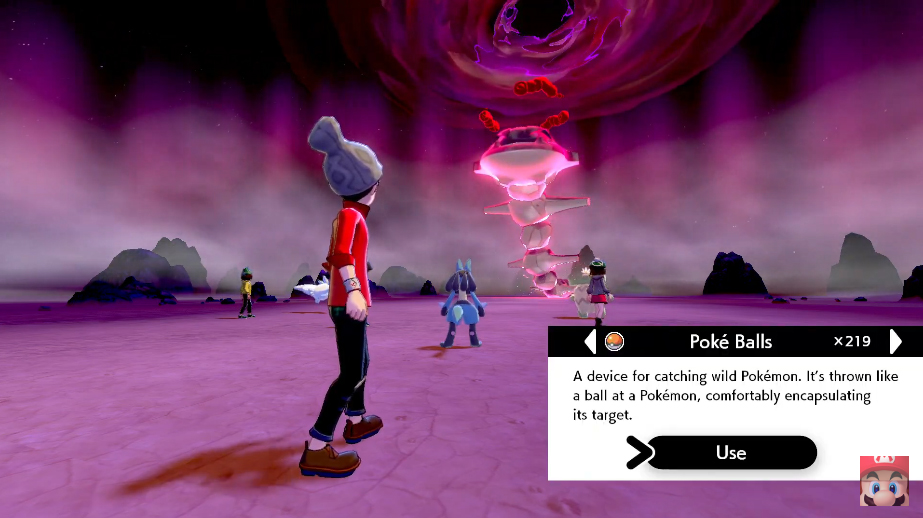
Task: Switch to the previous ball type
Action: coord(590,342)
